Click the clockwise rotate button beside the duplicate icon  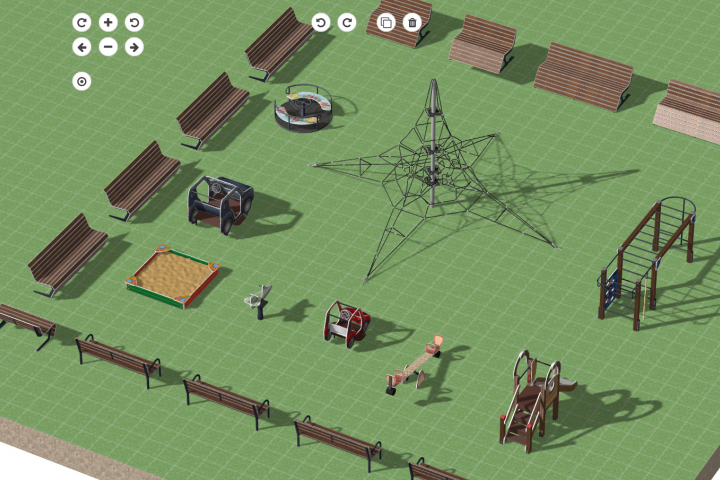pyautogui.click(x=347, y=22)
